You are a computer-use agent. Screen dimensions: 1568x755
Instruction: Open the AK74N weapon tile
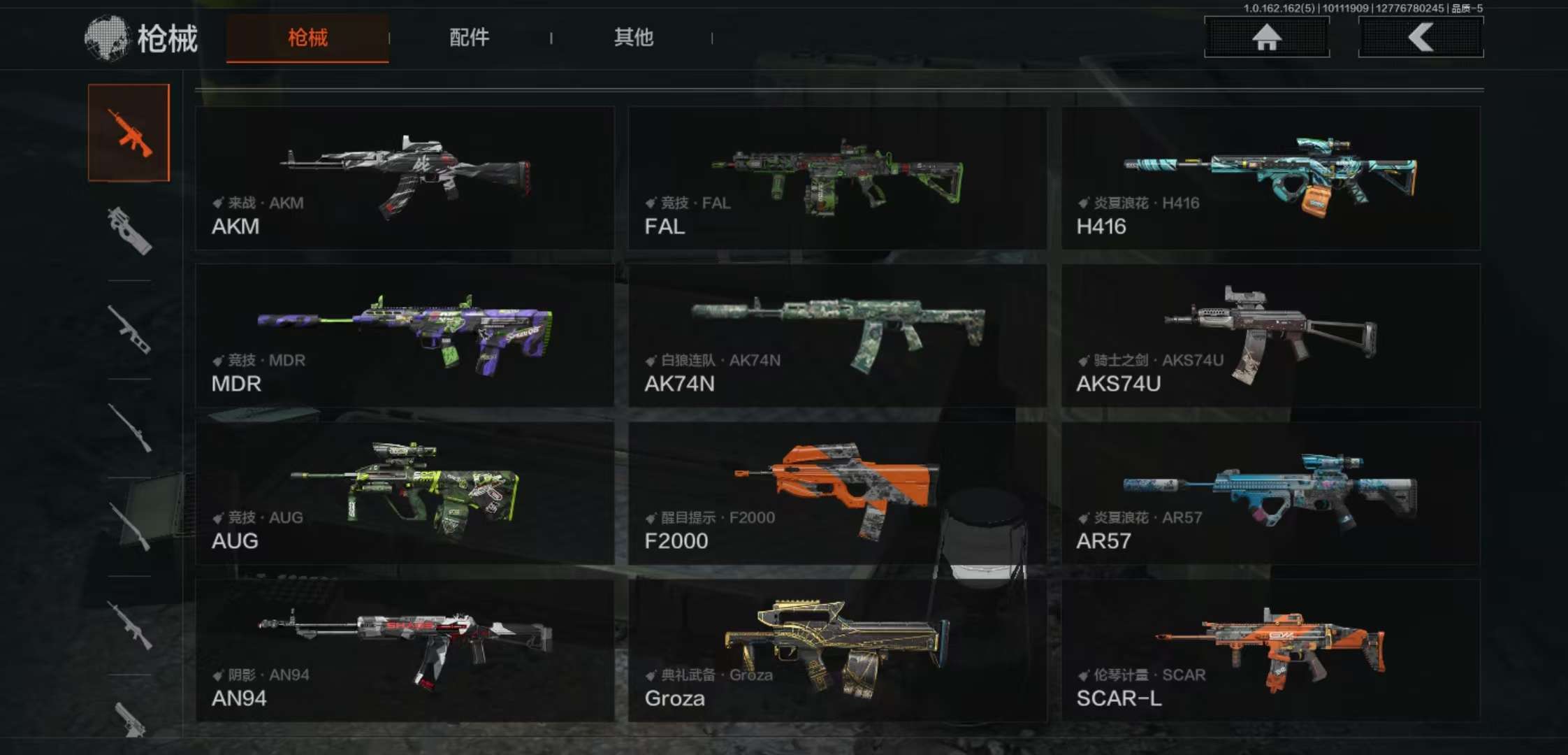click(837, 336)
